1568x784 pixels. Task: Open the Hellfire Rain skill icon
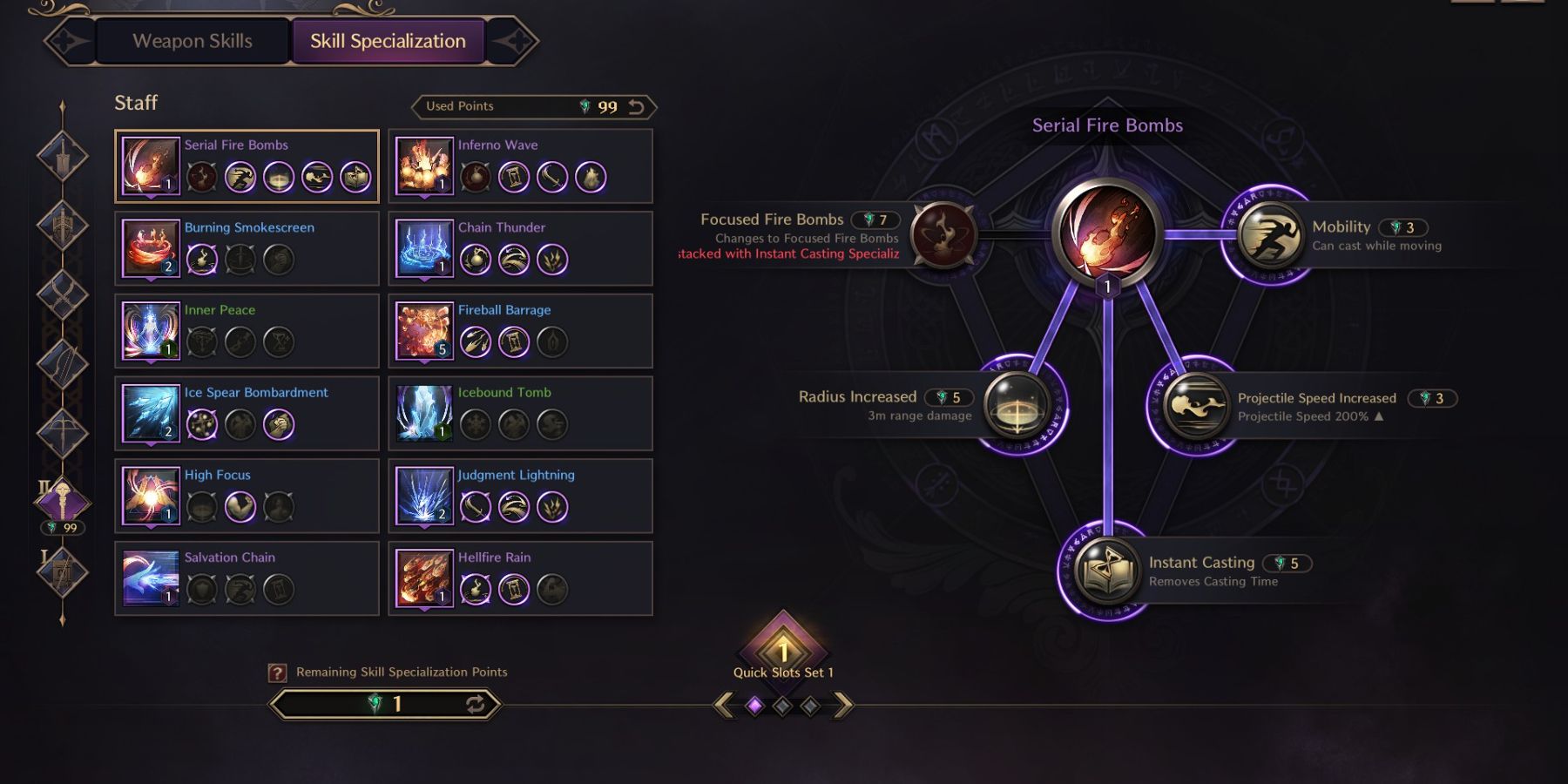423,579
